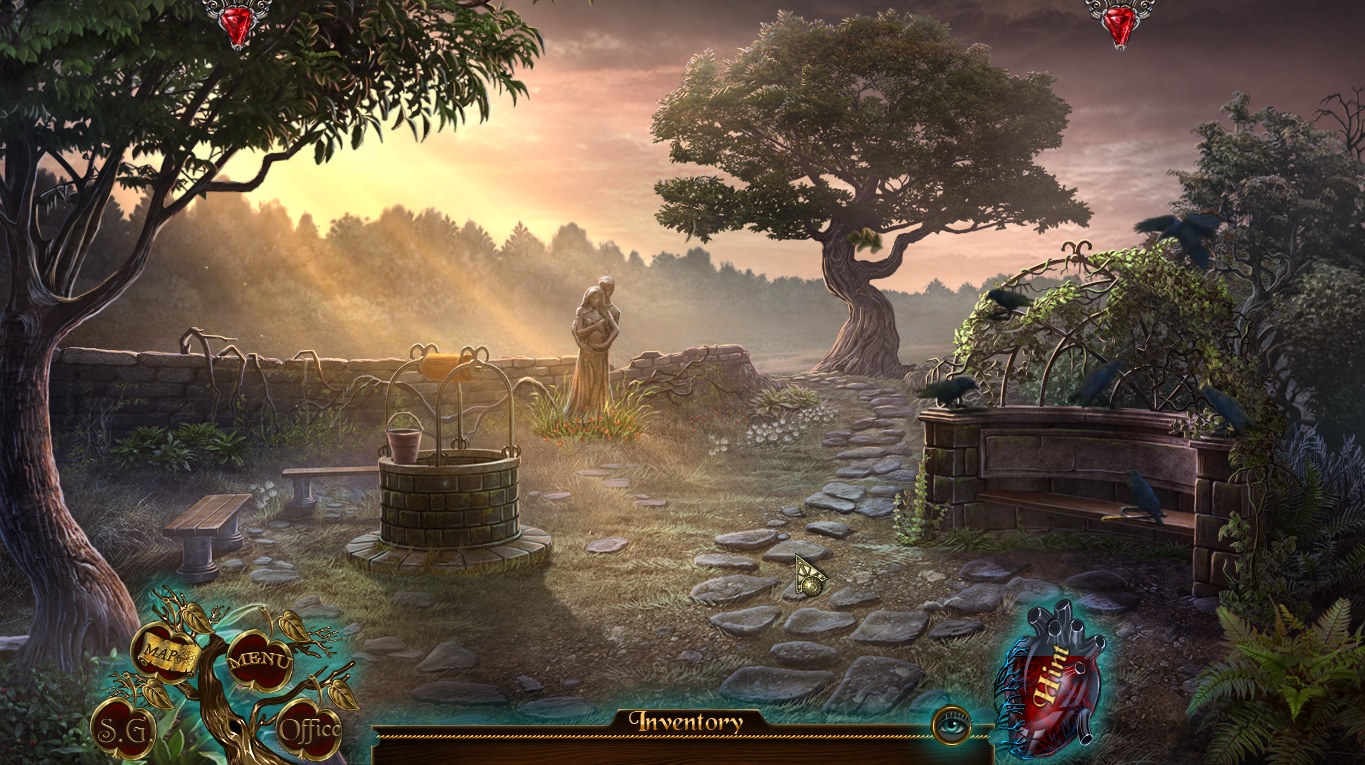This screenshot has height=765, width=1365.
Task: Open the game MENU apple
Action: 259,660
